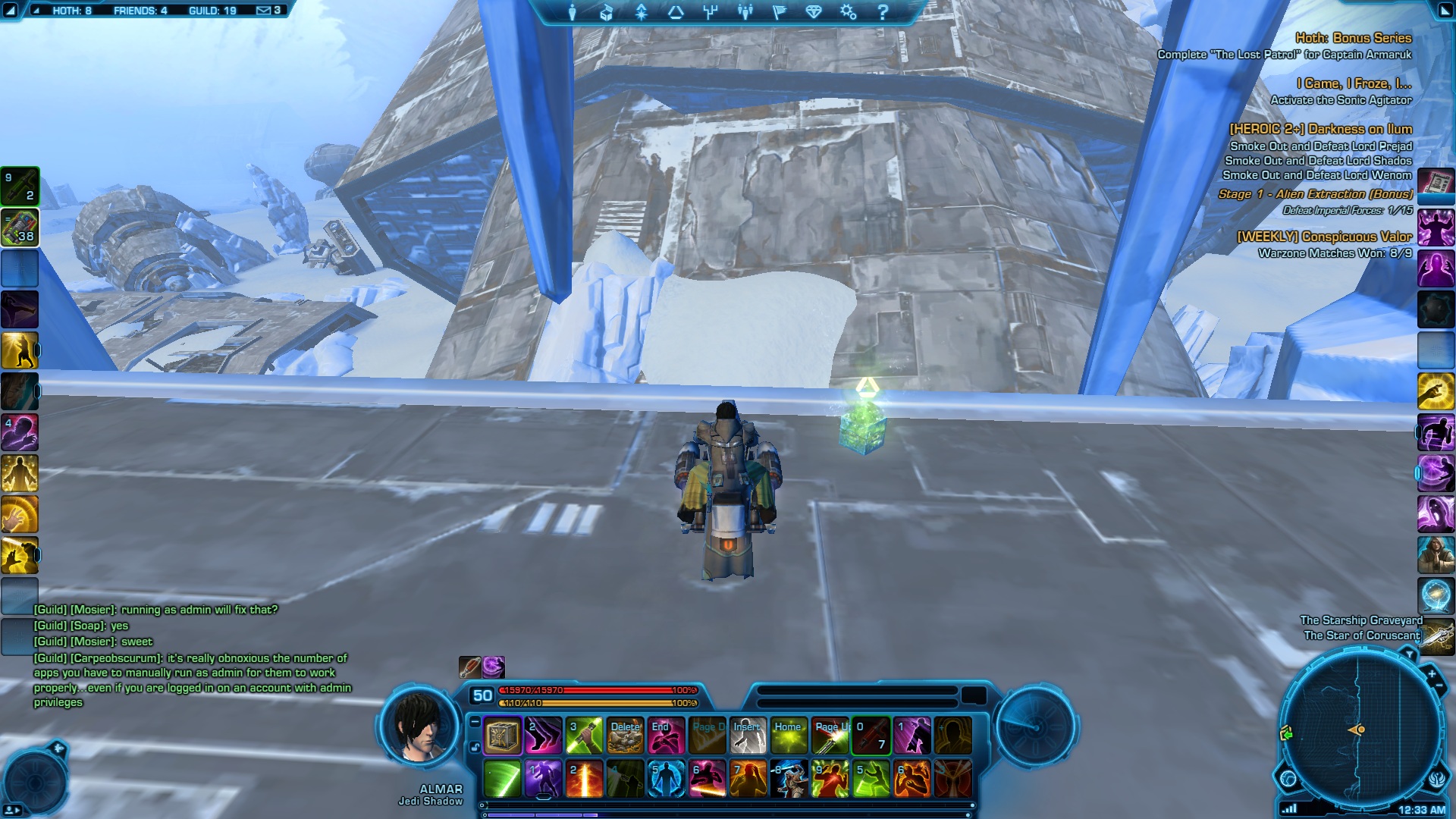The width and height of the screenshot is (1456, 819).
Task: Select the HEROIC 2+ Darkness on Ilum quest
Action: 1320,129
